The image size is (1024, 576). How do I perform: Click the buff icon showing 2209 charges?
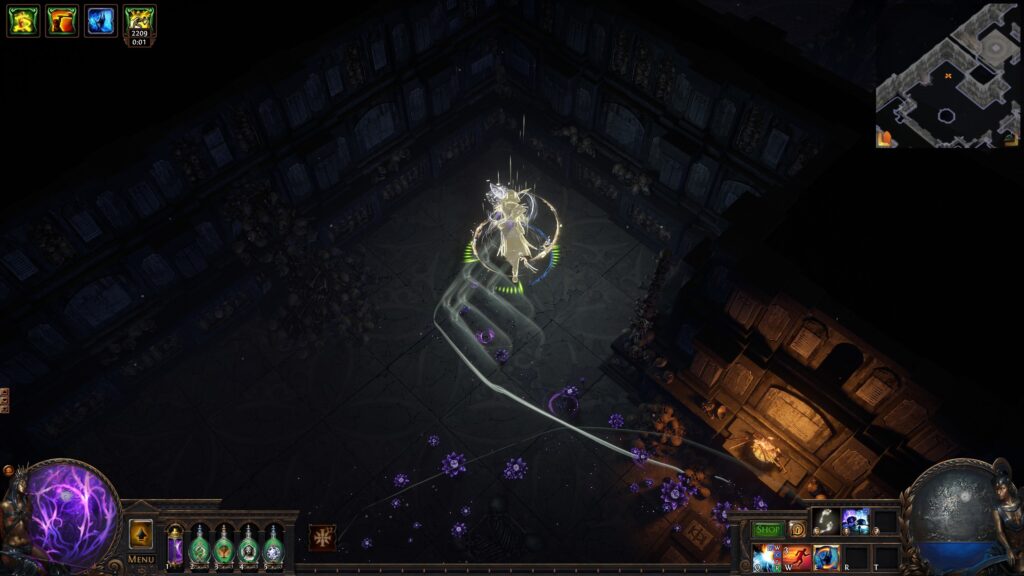[140, 22]
